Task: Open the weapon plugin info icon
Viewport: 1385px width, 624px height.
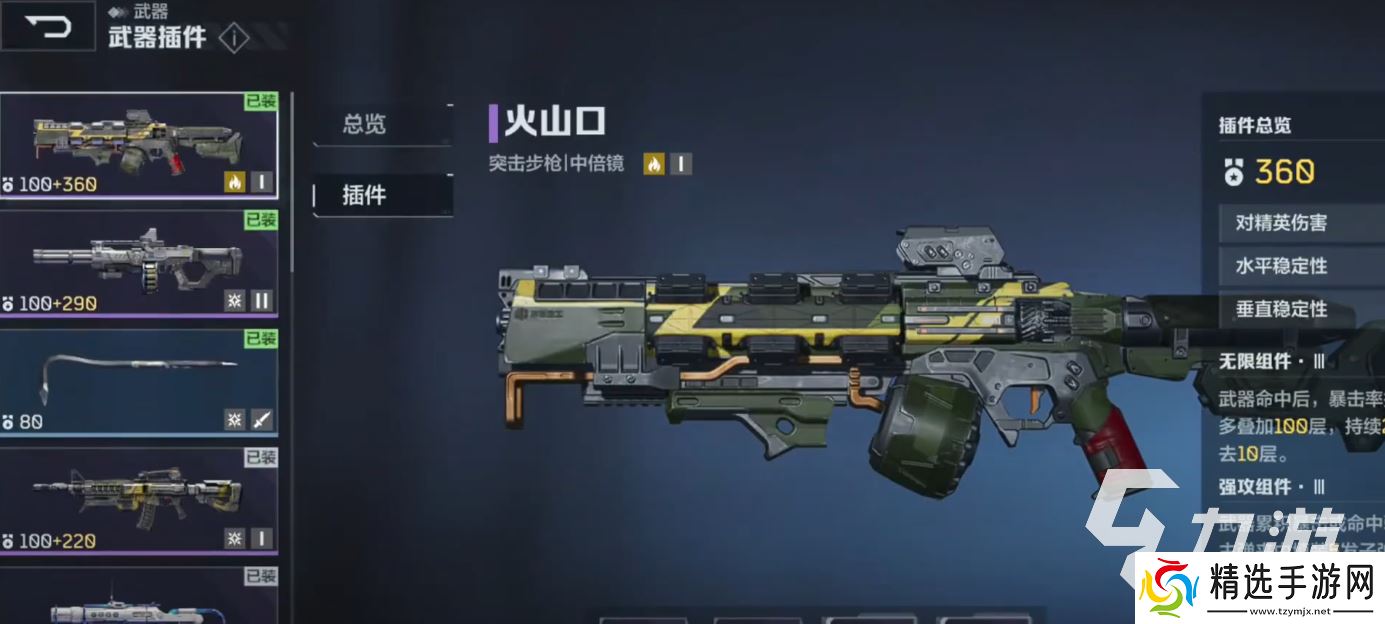Action: coord(233,39)
